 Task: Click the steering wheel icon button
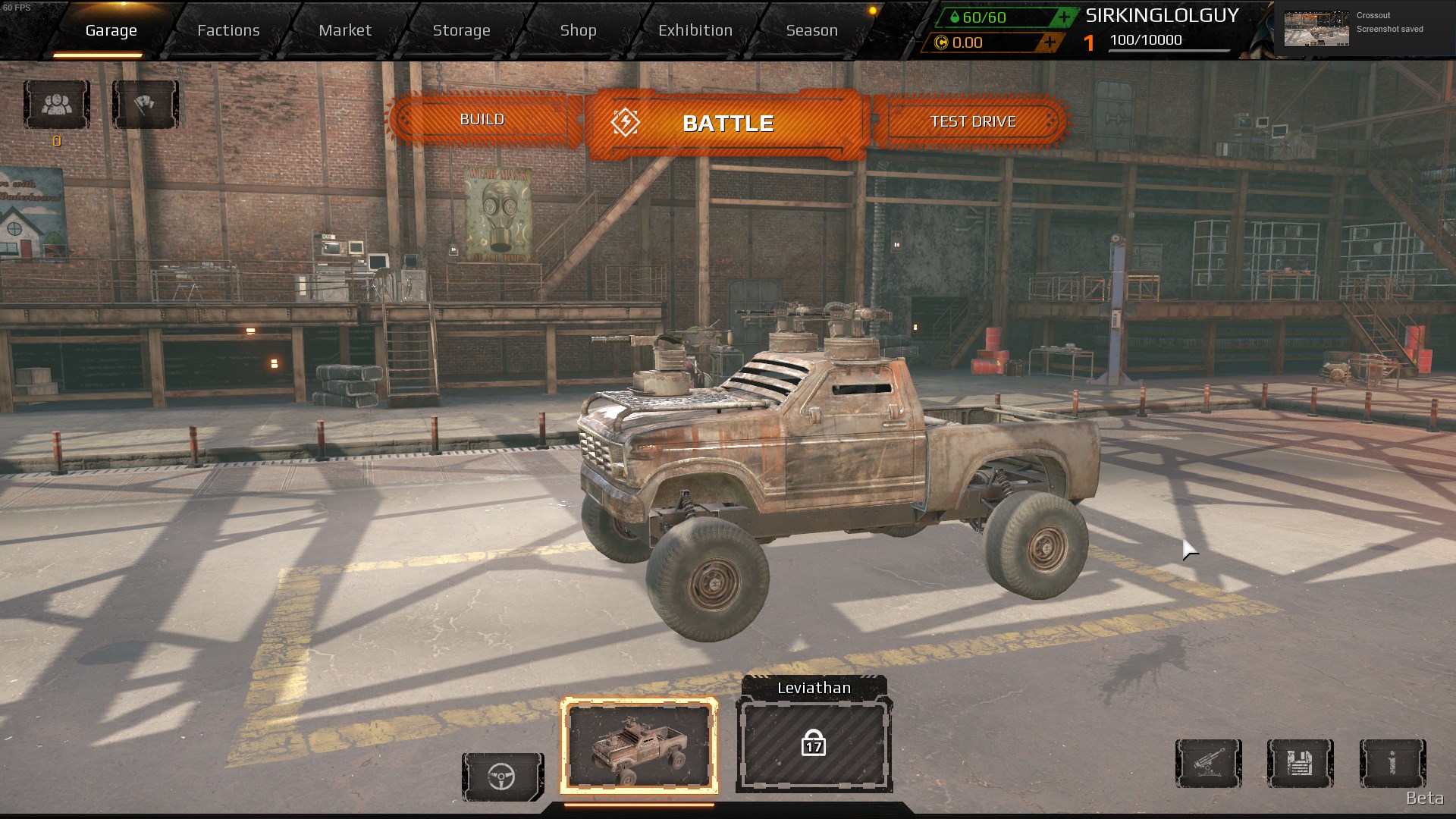tap(502, 777)
